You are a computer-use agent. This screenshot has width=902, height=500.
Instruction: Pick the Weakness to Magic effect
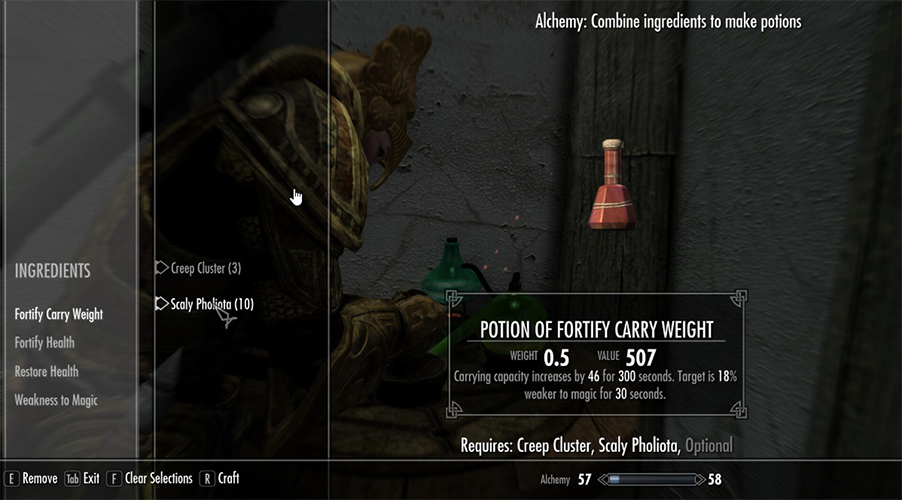[56, 400]
